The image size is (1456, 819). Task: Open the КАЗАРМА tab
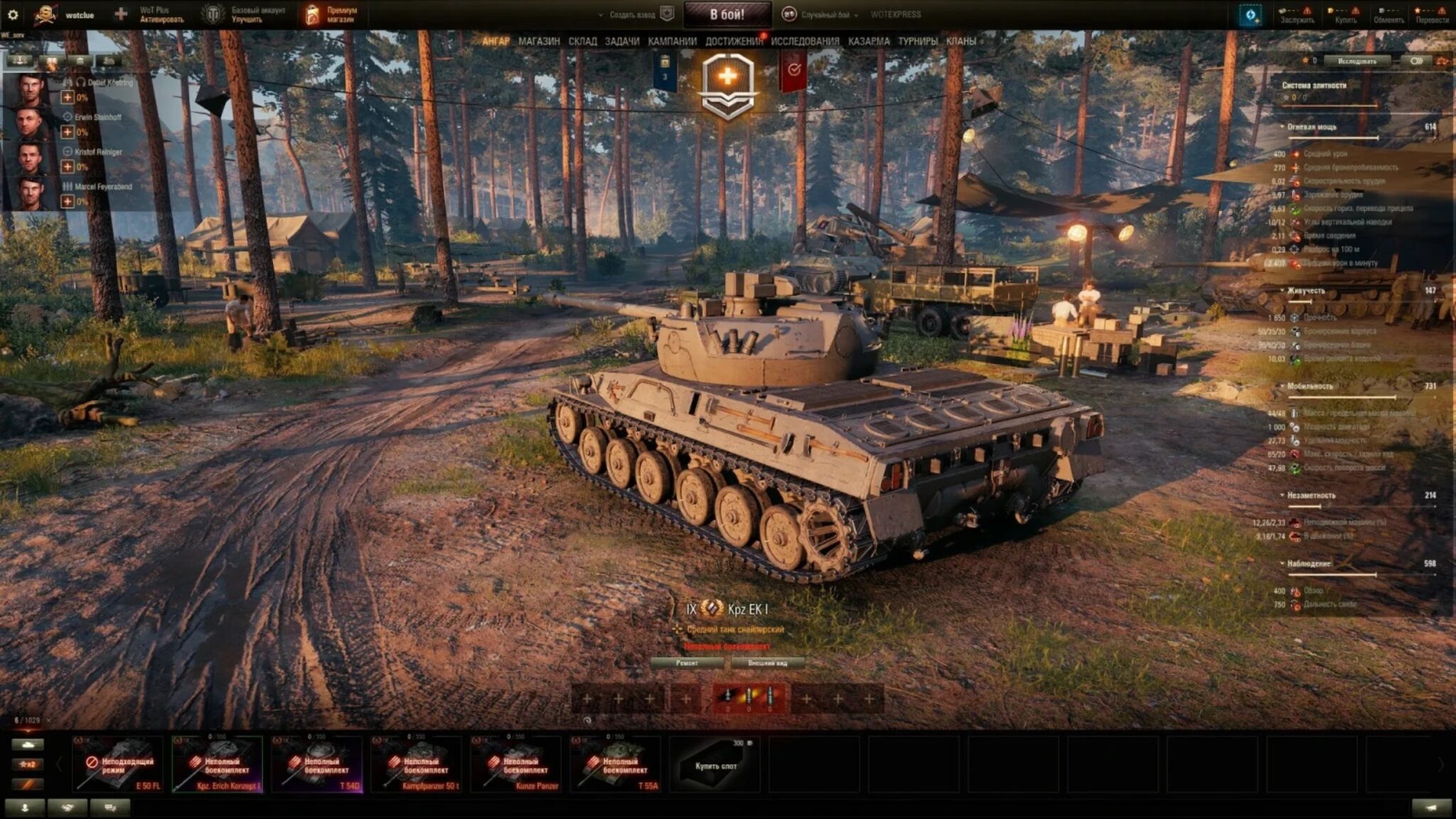pos(869,41)
